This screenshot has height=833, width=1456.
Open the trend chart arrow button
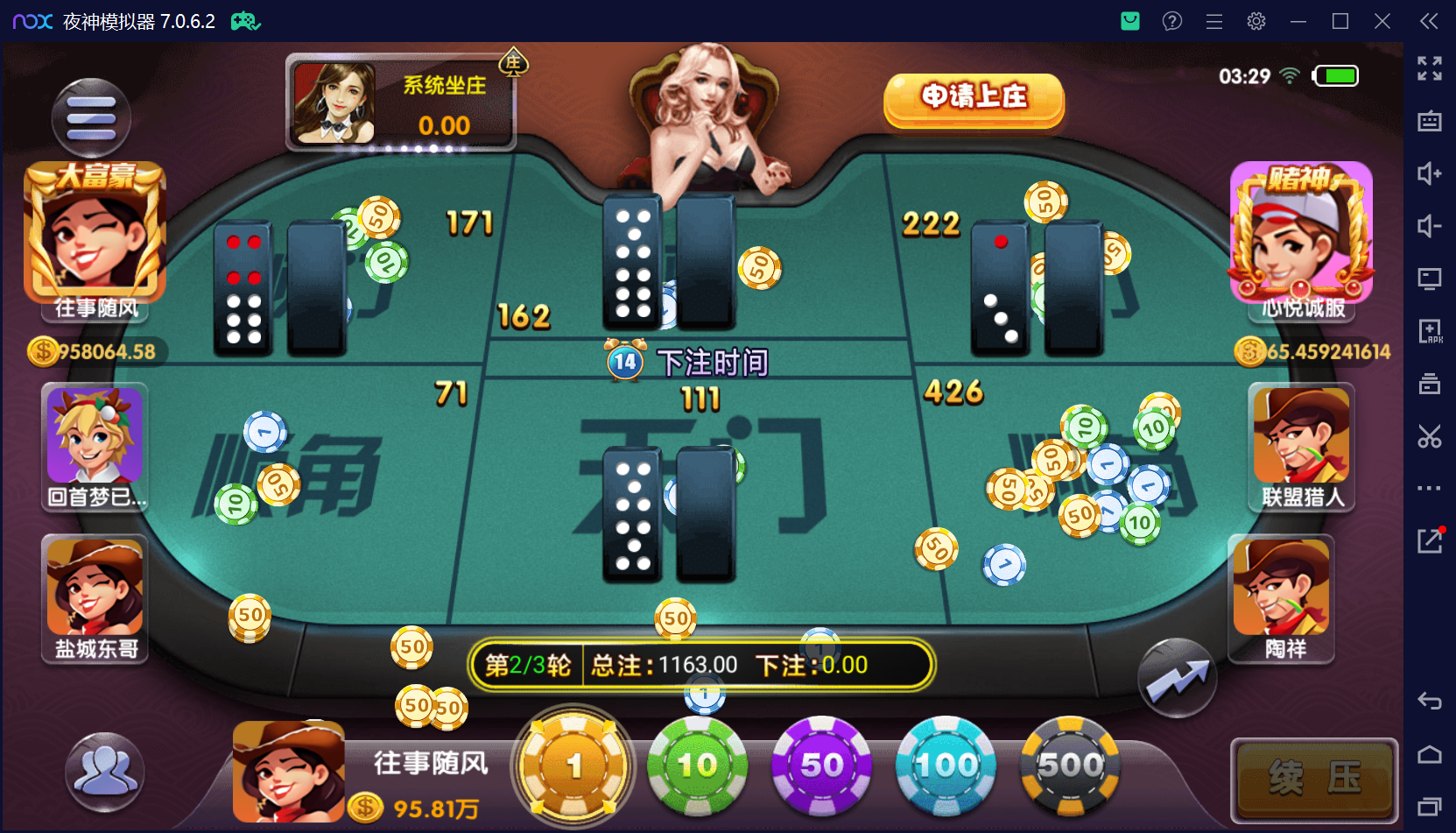click(x=1177, y=679)
